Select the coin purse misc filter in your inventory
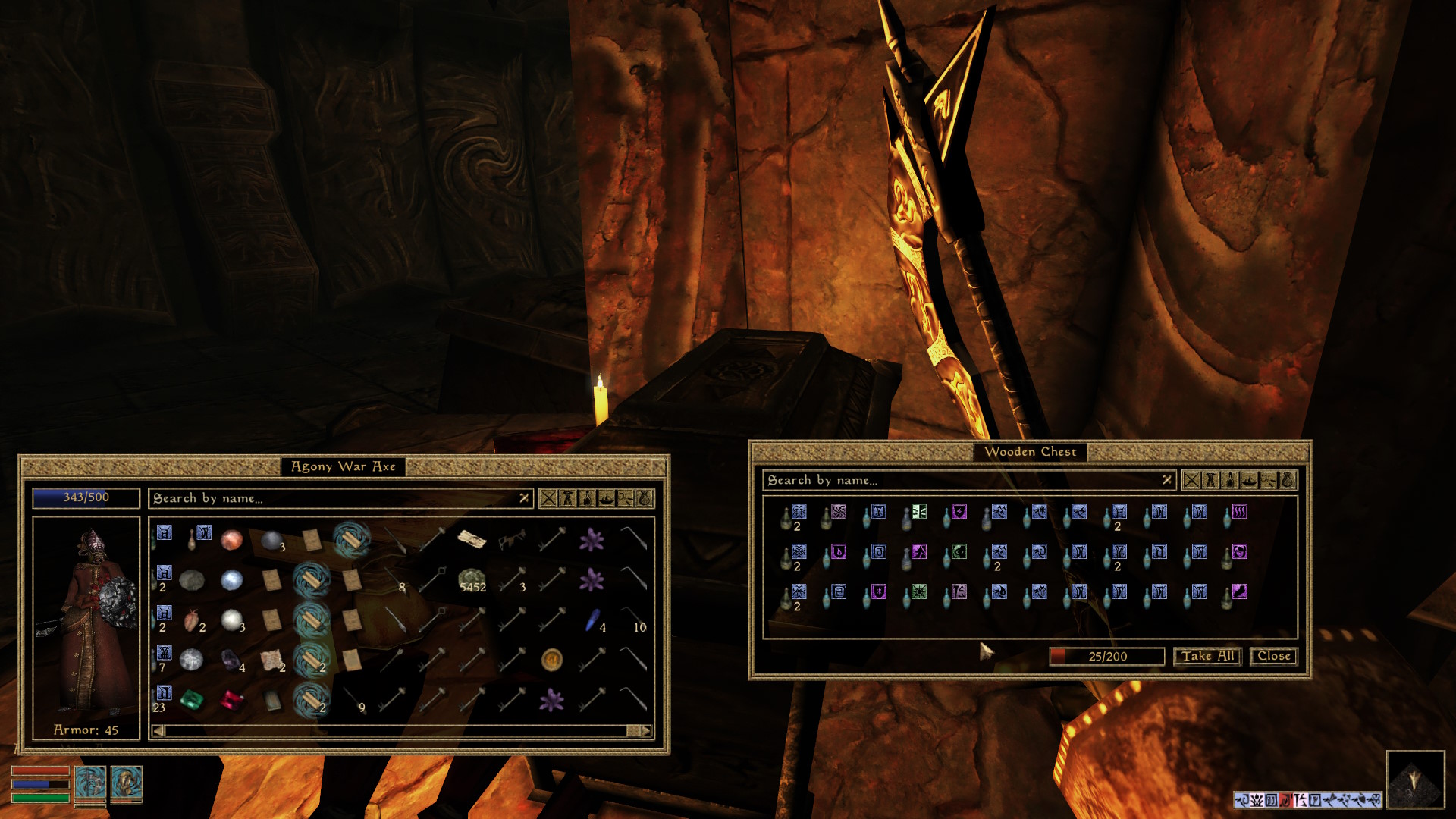The width and height of the screenshot is (1456, 819). tap(645, 498)
